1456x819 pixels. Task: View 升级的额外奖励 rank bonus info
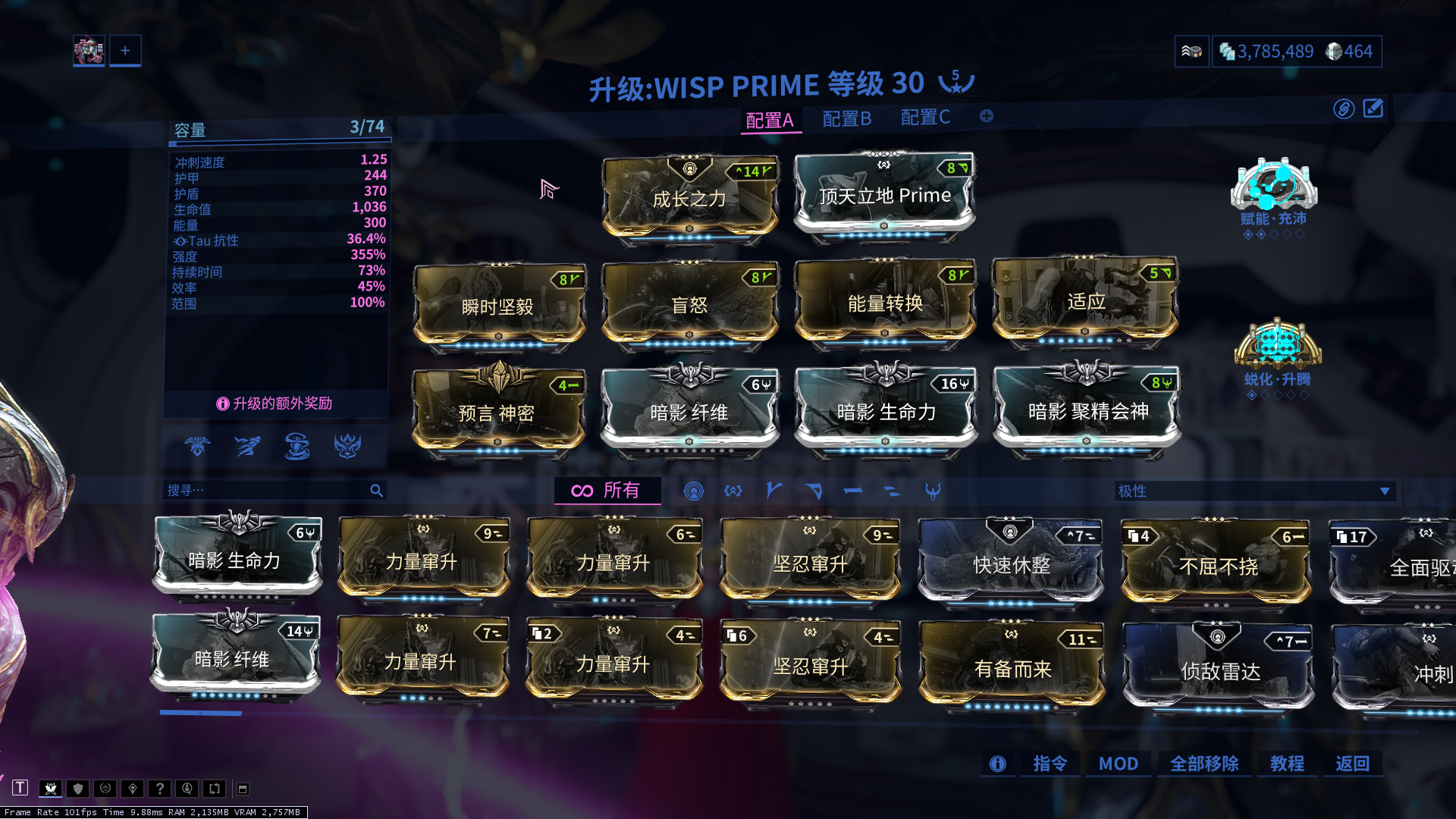click(275, 403)
